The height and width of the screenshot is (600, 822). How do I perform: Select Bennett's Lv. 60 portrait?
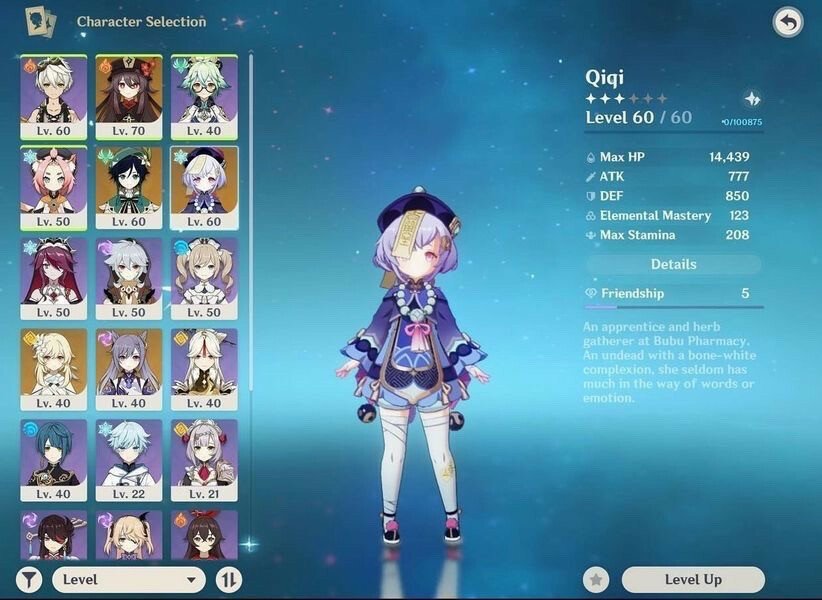coord(53,96)
